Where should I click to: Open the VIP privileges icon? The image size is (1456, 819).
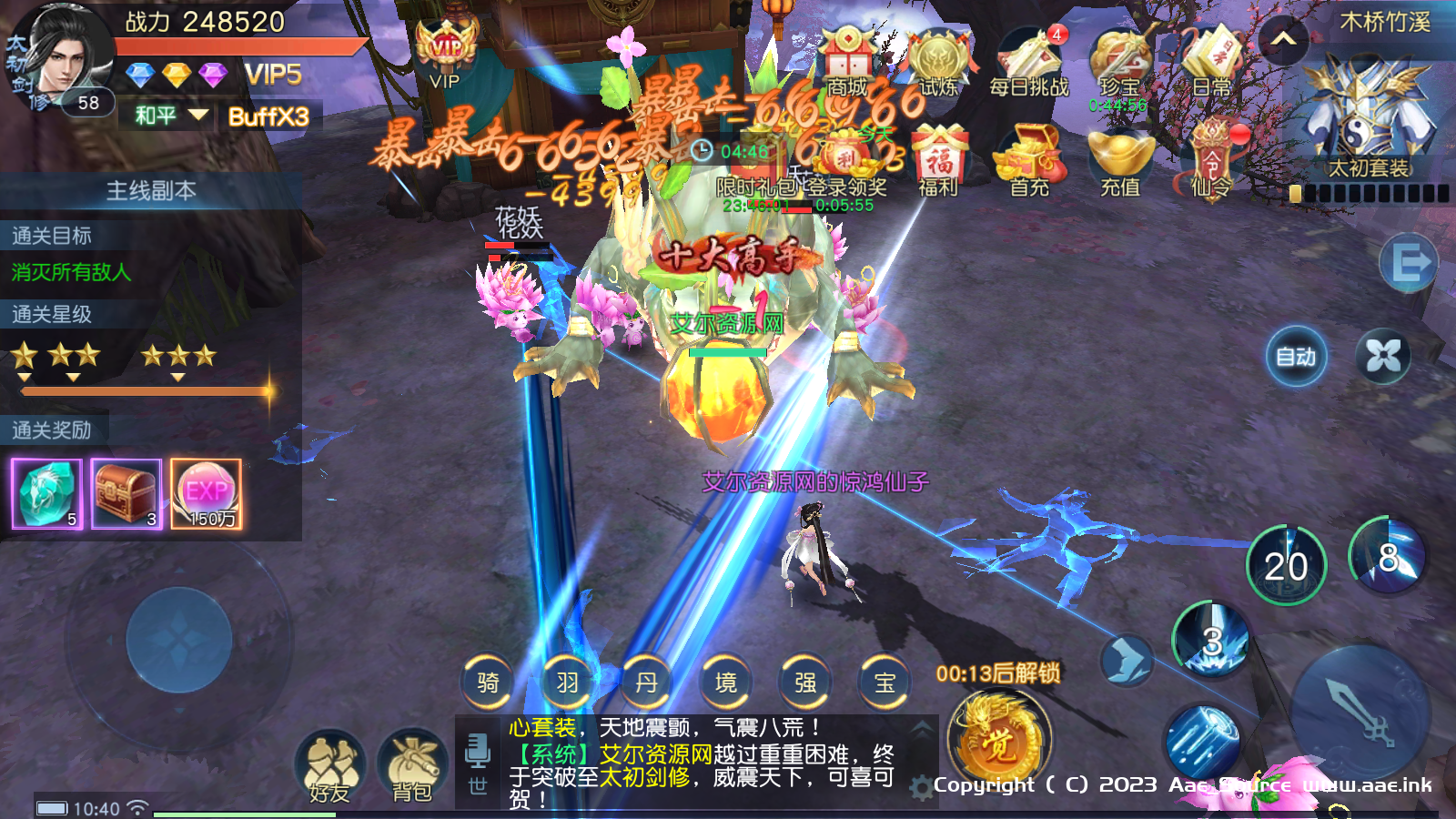[445, 55]
